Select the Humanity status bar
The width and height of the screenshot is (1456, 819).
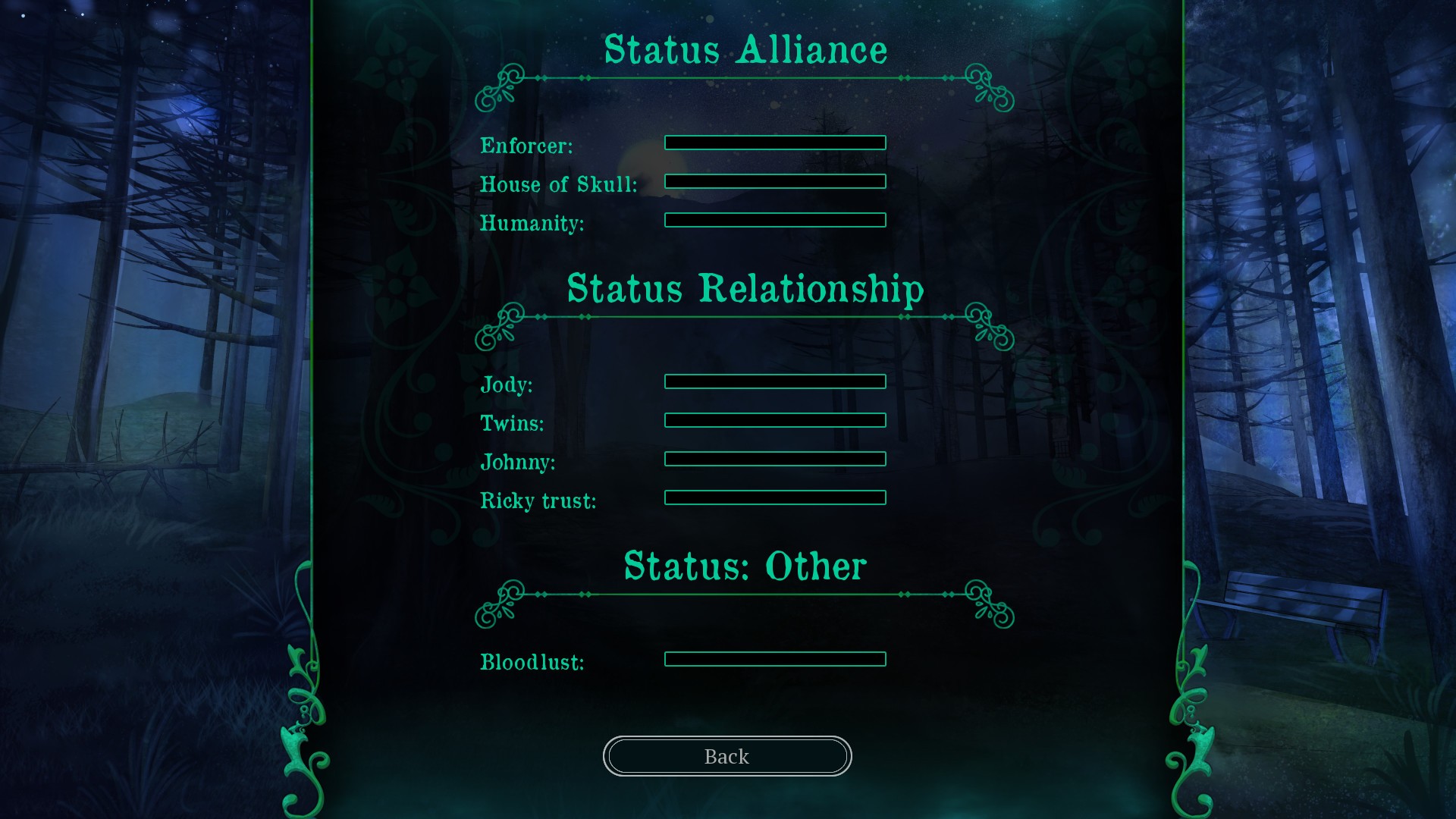[774, 220]
